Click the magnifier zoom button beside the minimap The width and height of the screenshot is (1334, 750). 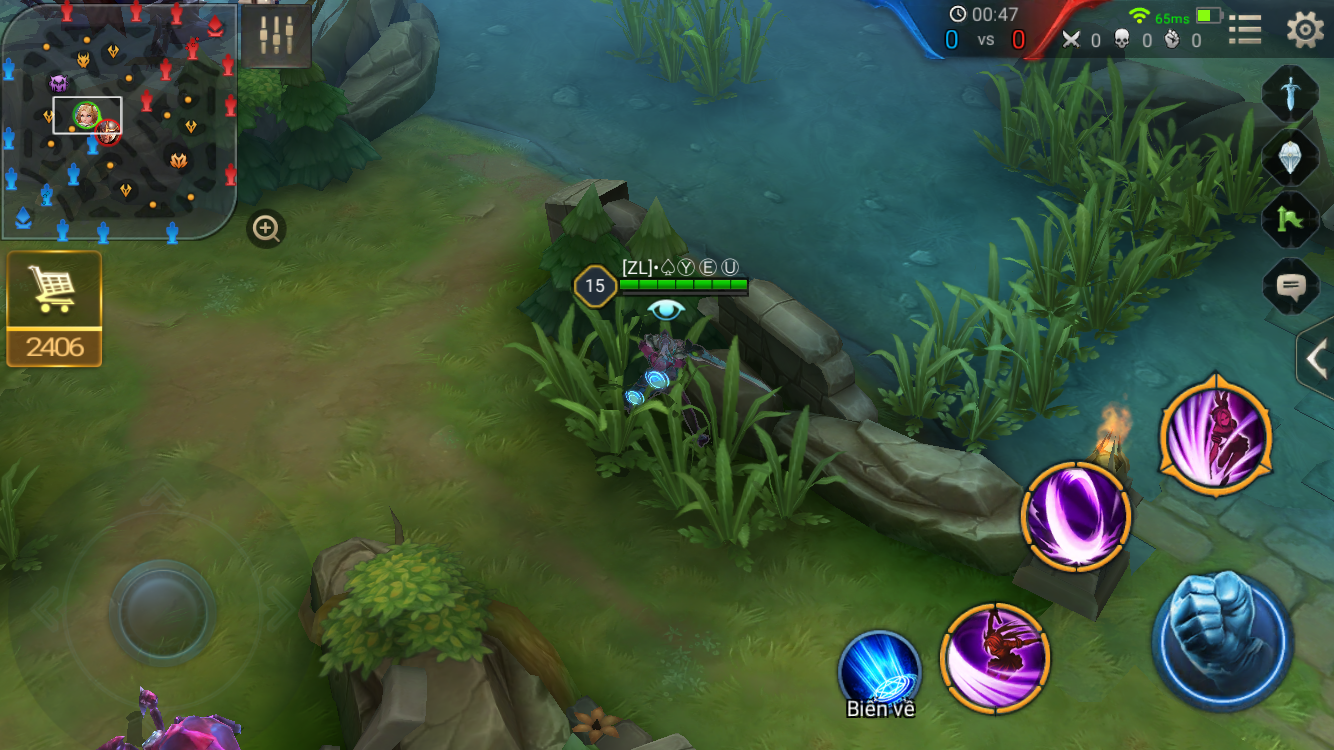click(x=266, y=229)
